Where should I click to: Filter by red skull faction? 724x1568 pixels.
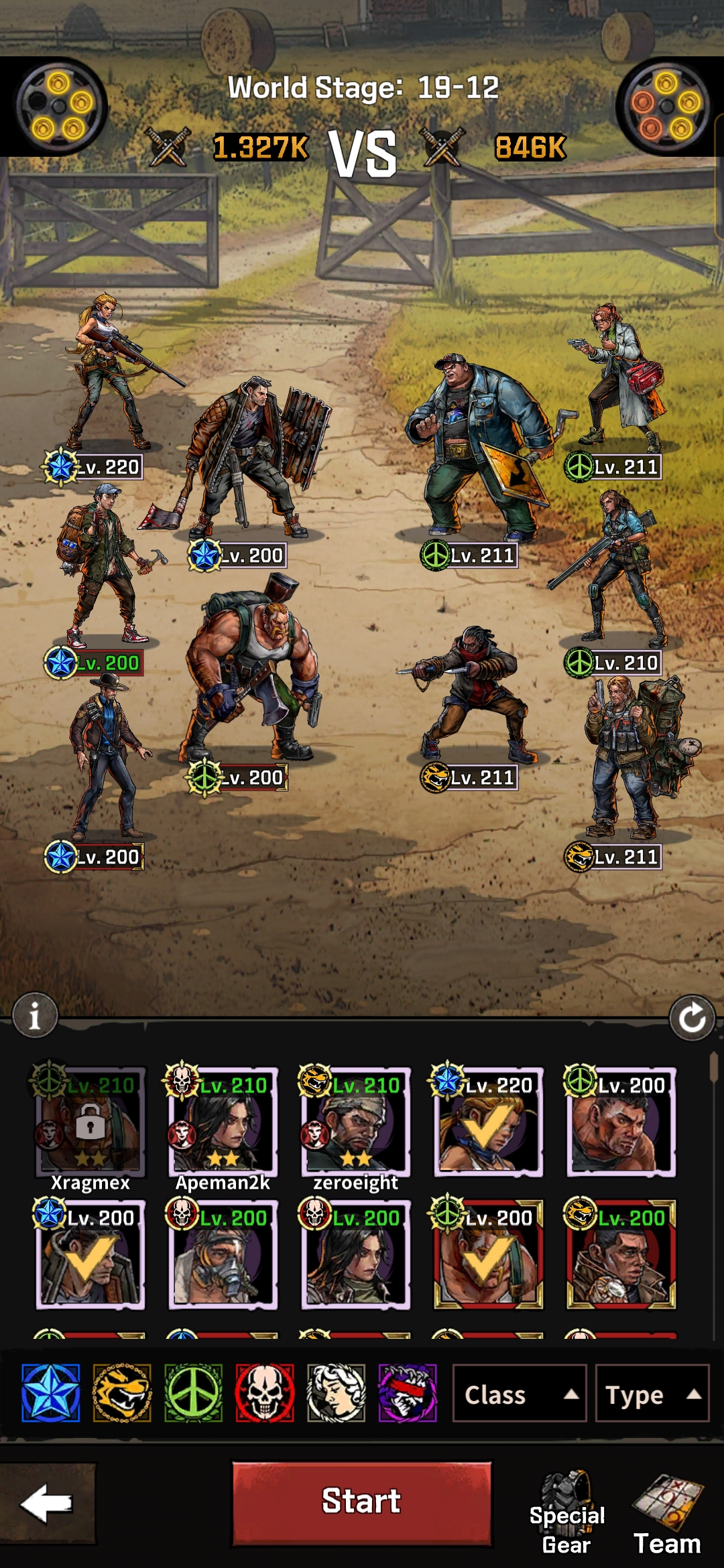(x=265, y=1393)
